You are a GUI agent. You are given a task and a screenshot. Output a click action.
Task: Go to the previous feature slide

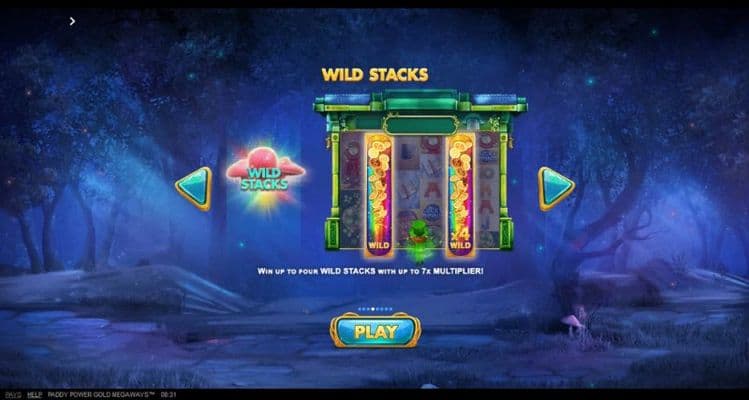pyautogui.click(x=194, y=188)
